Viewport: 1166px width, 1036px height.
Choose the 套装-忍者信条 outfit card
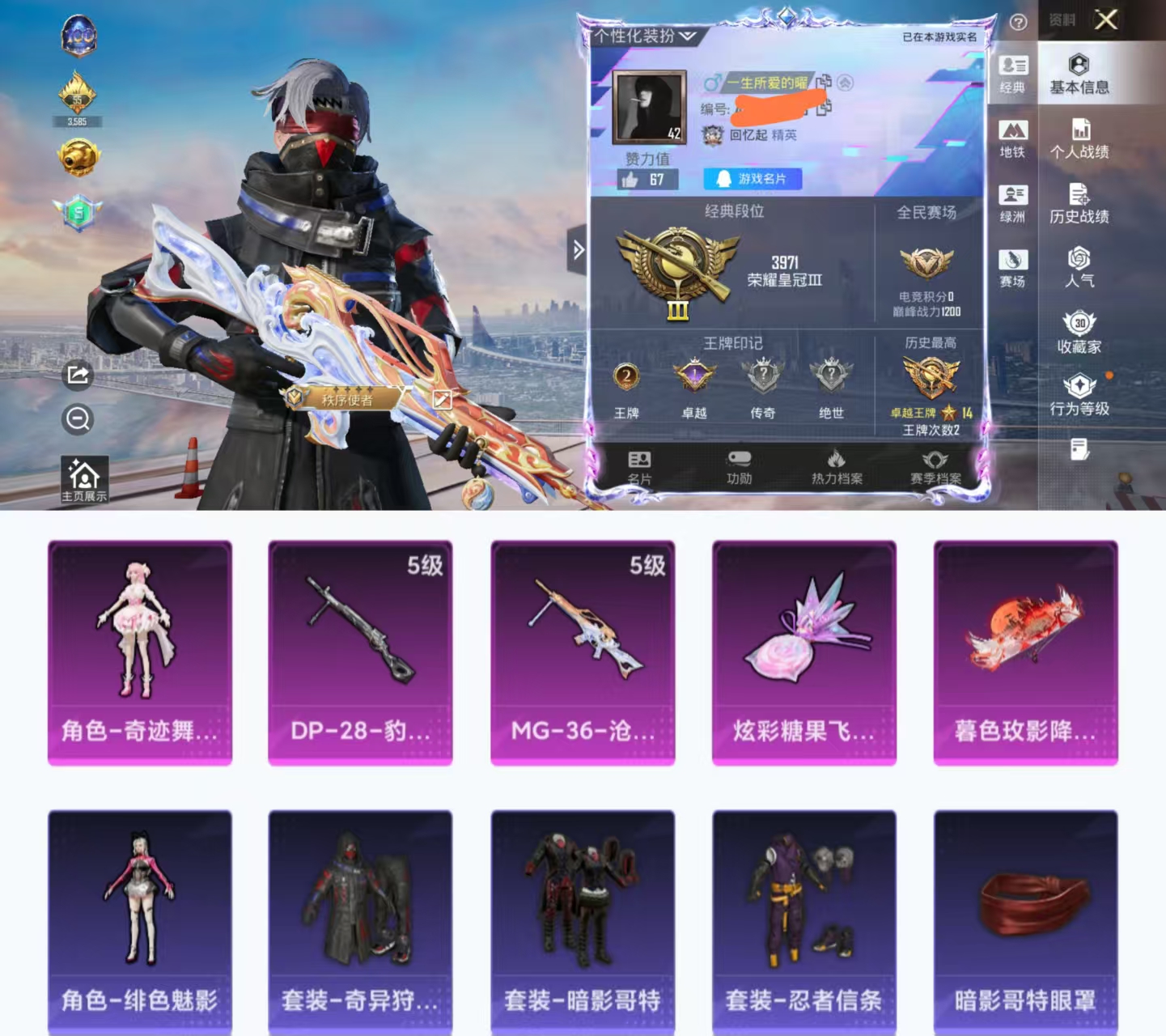803,921
